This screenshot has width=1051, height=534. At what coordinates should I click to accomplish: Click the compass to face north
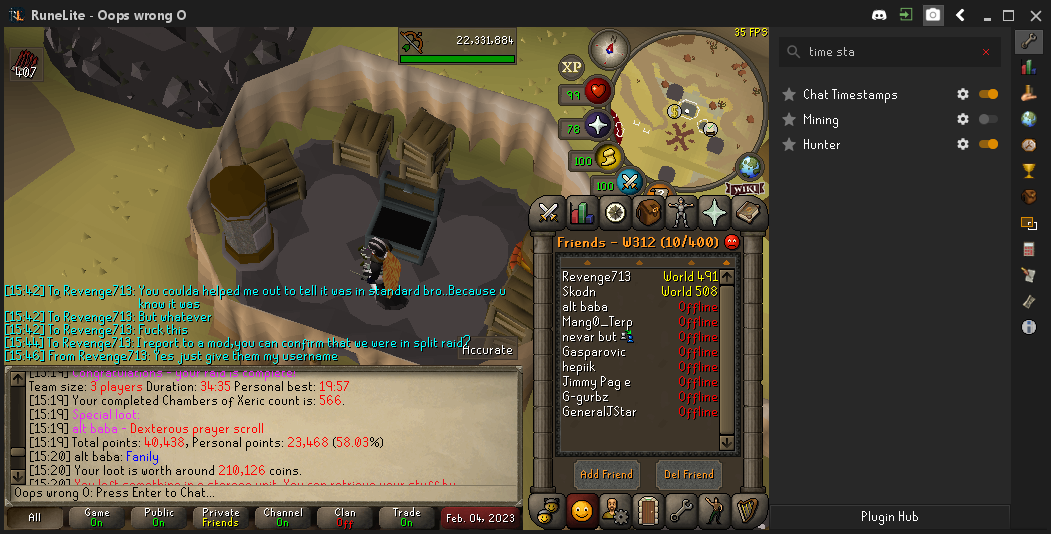click(x=608, y=46)
